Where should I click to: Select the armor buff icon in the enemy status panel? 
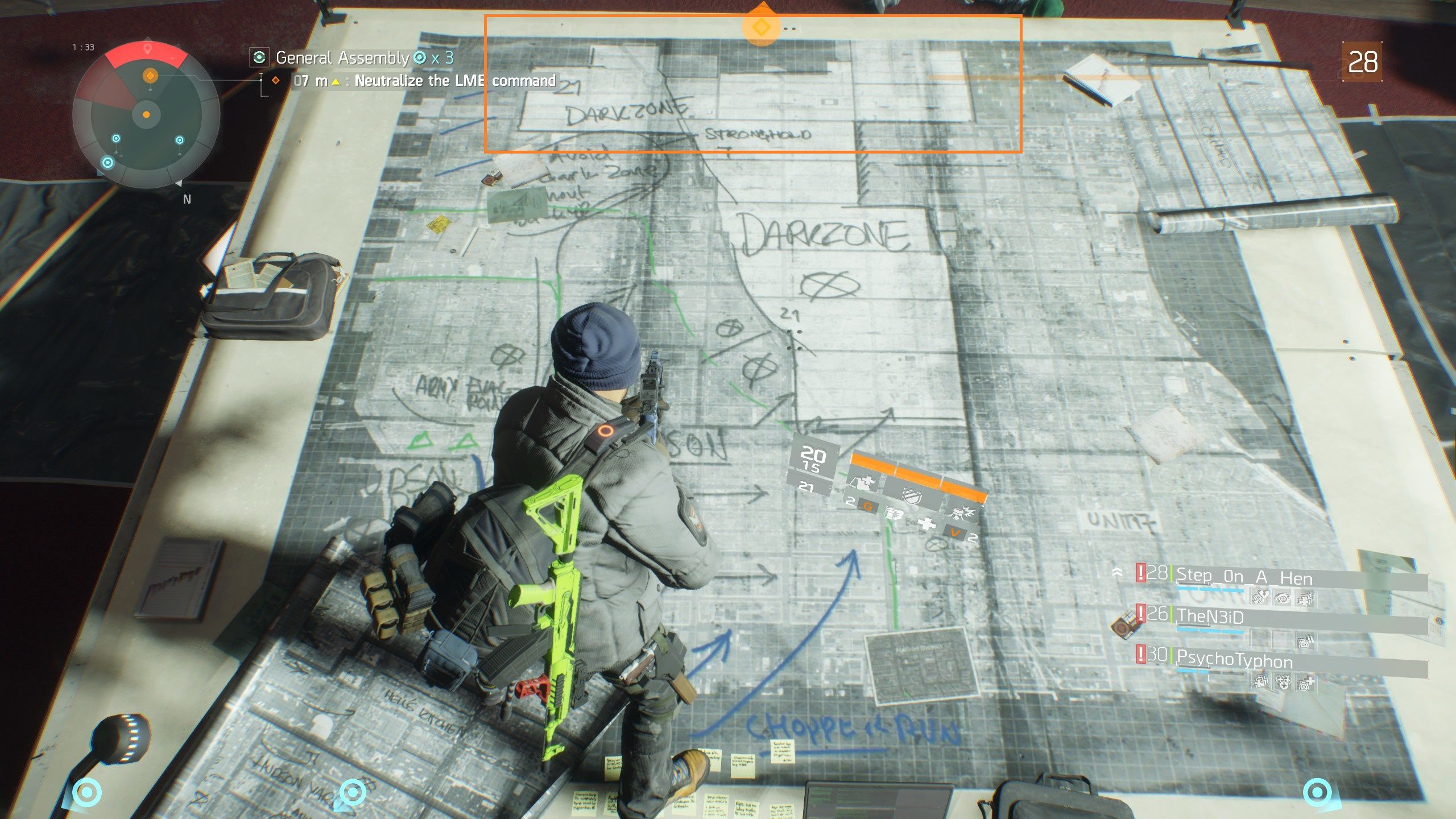point(863,482)
